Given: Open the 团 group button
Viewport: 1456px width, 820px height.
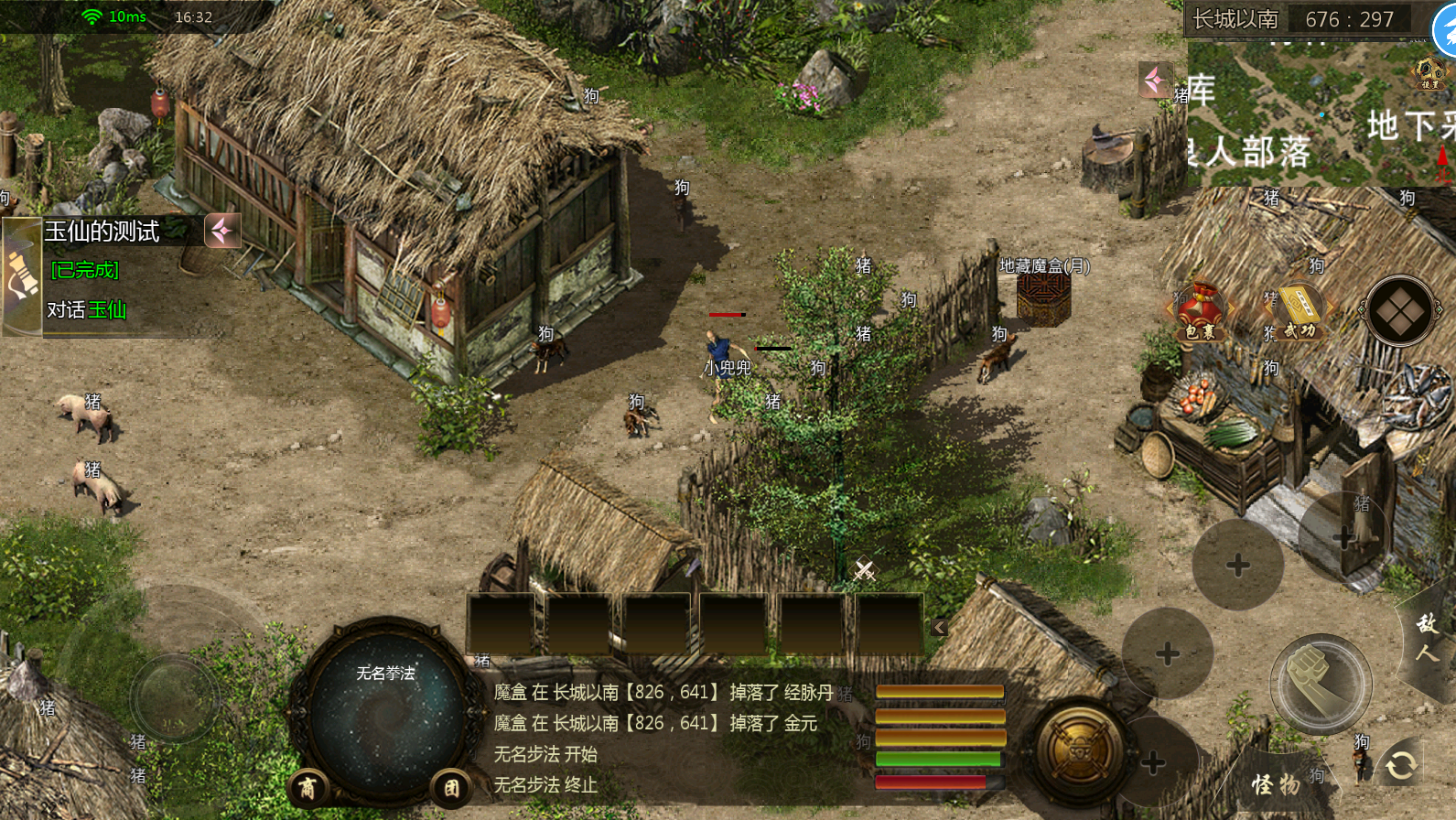Looking at the screenshot, I should [451, 787].
